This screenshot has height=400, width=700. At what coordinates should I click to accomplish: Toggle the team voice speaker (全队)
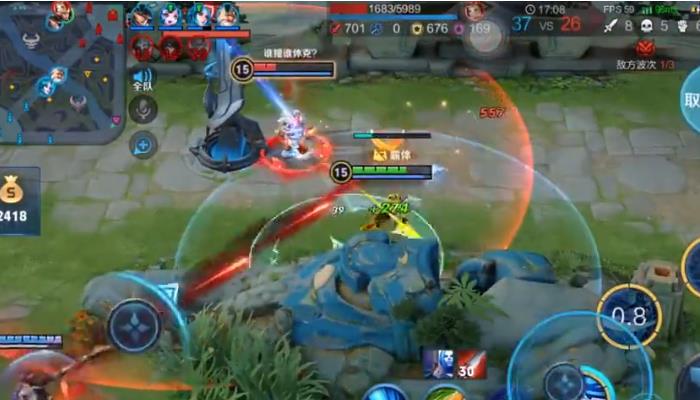coord(143,78)
